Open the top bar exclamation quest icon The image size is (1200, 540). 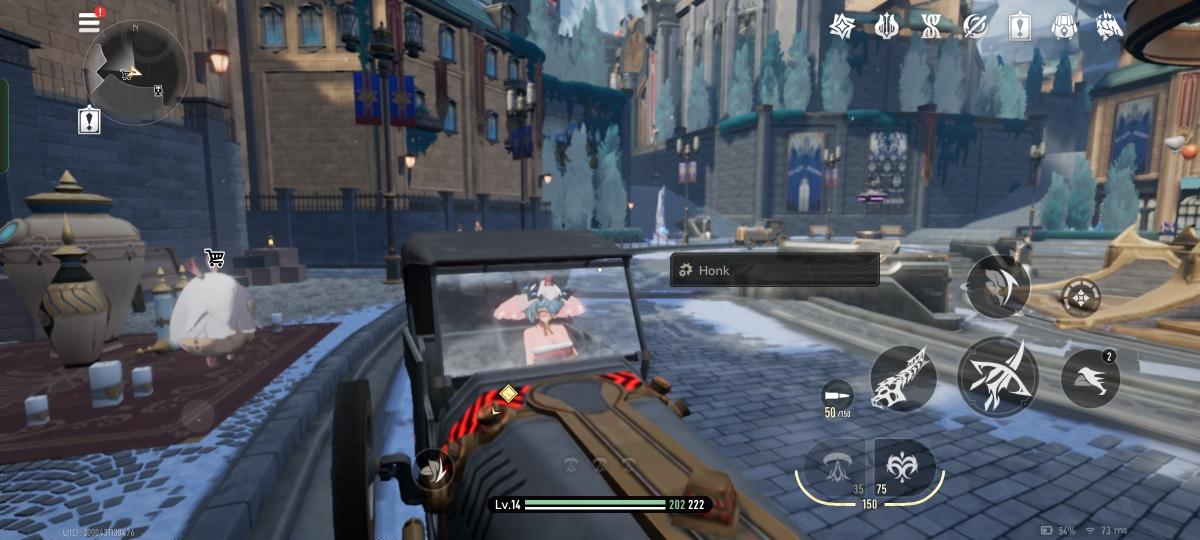(1020, 26)
